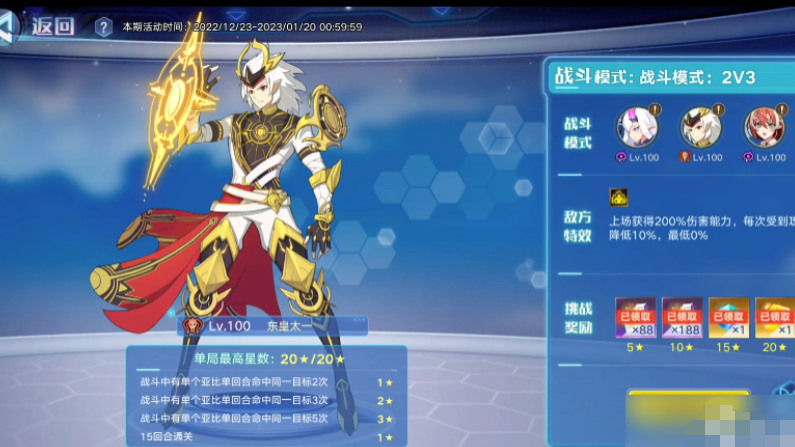Open the question mark help icon
Viewport: 795px width, 447px height.
[103, 27]
